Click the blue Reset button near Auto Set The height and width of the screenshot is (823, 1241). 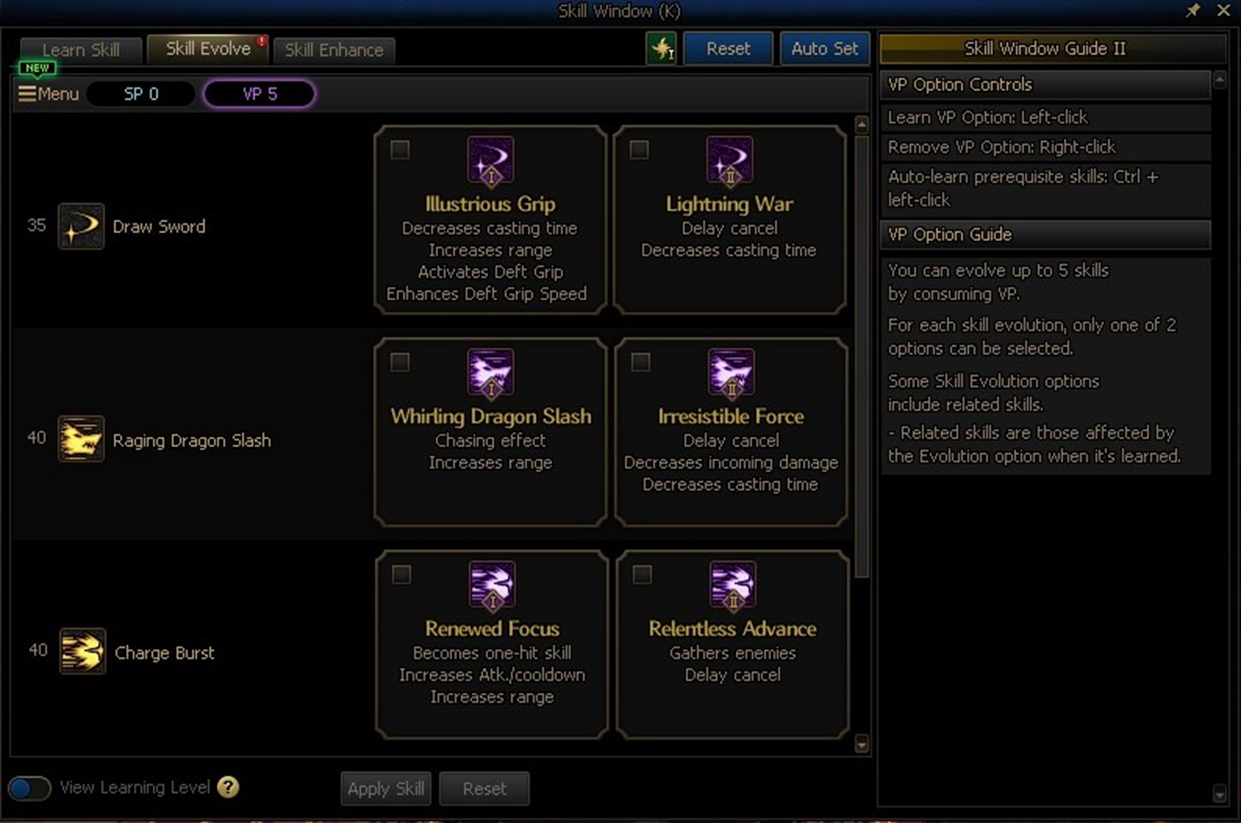coord(728,48)
